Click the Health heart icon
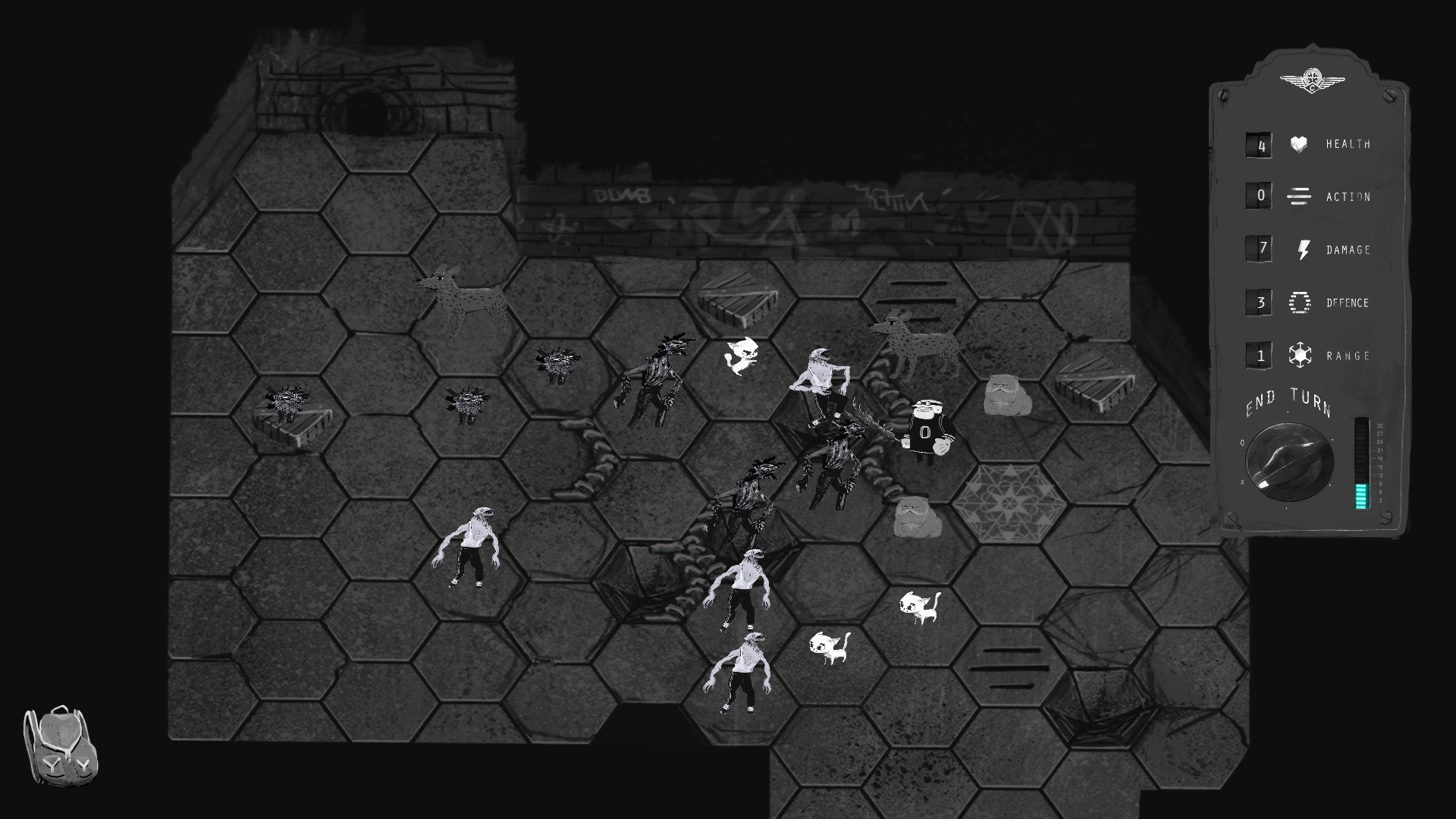Screen dimensions: 1456x819 tap(1298, 144)
